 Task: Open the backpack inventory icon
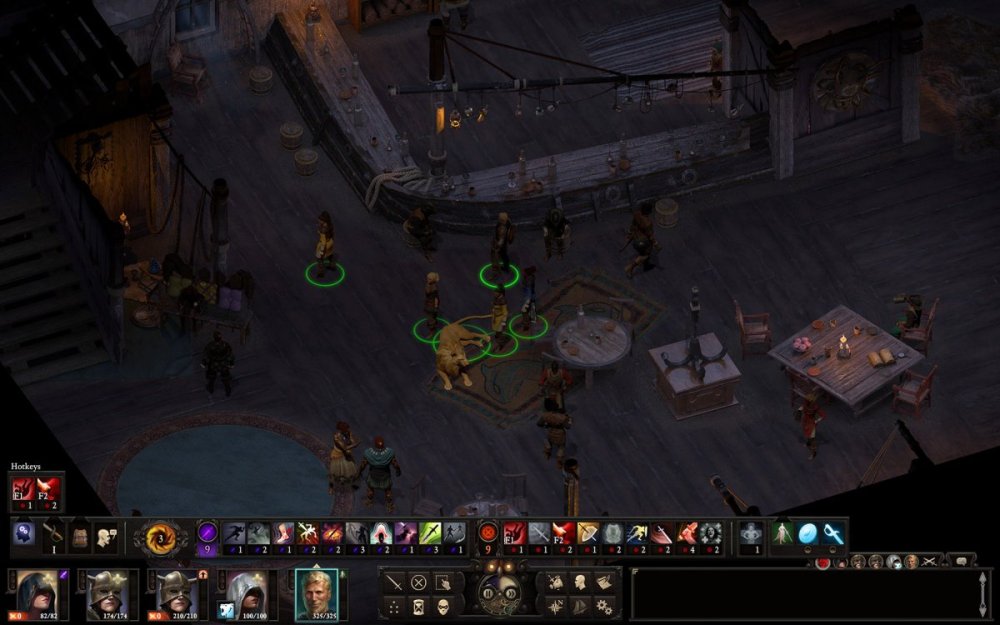78,535
